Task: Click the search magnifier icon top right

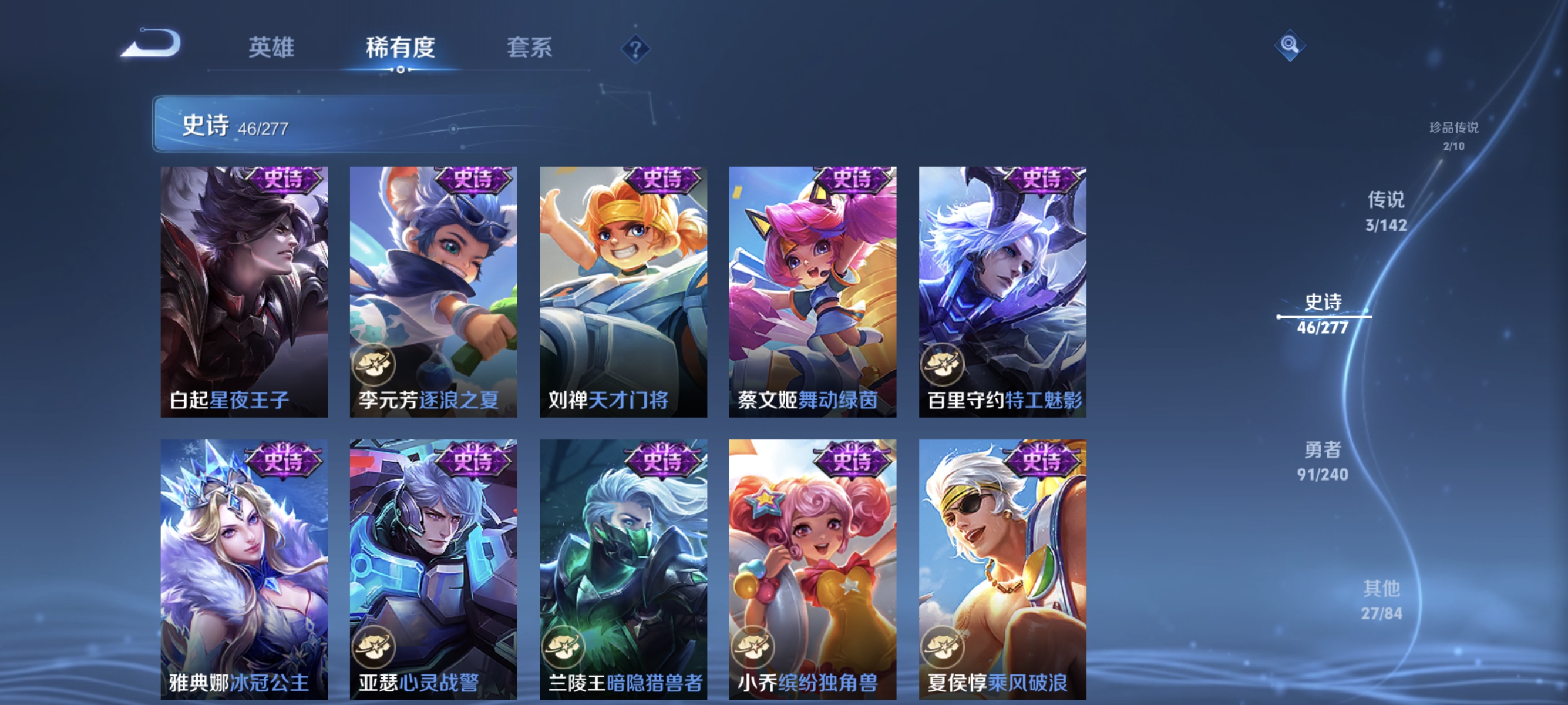Action: tap(1290, 45)
